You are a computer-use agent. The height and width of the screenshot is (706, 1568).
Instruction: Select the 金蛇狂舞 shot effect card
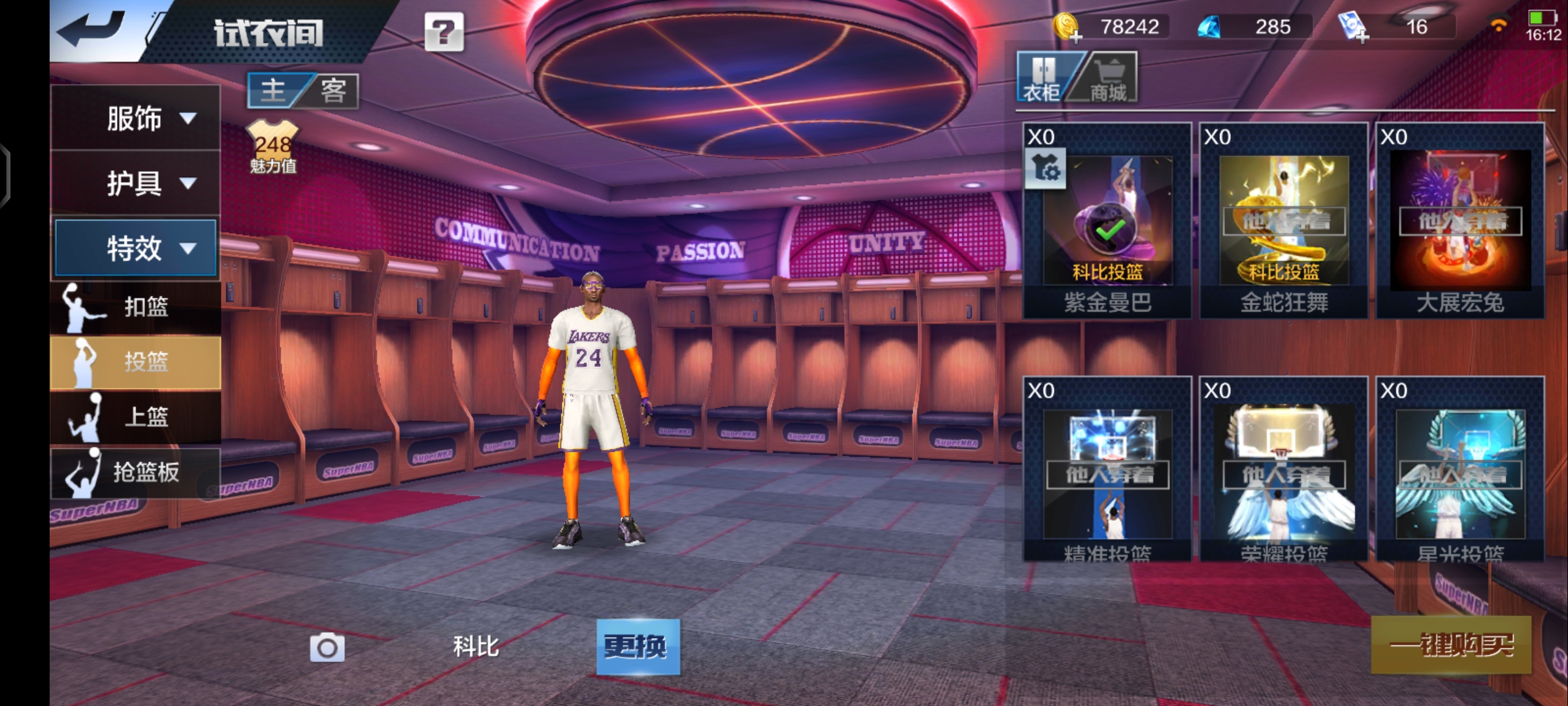[x=1284, y=221]
